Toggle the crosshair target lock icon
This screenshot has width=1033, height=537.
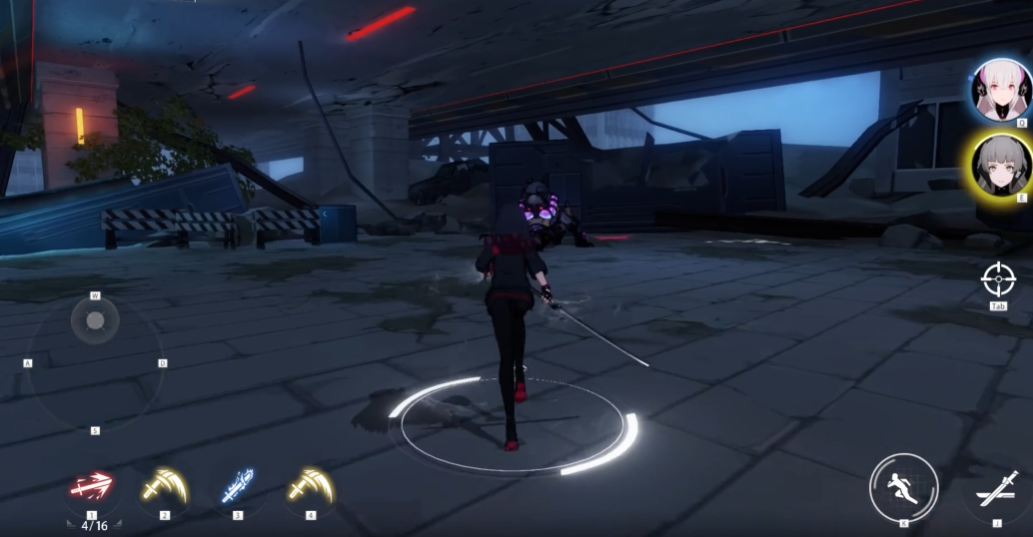point(998,279)
